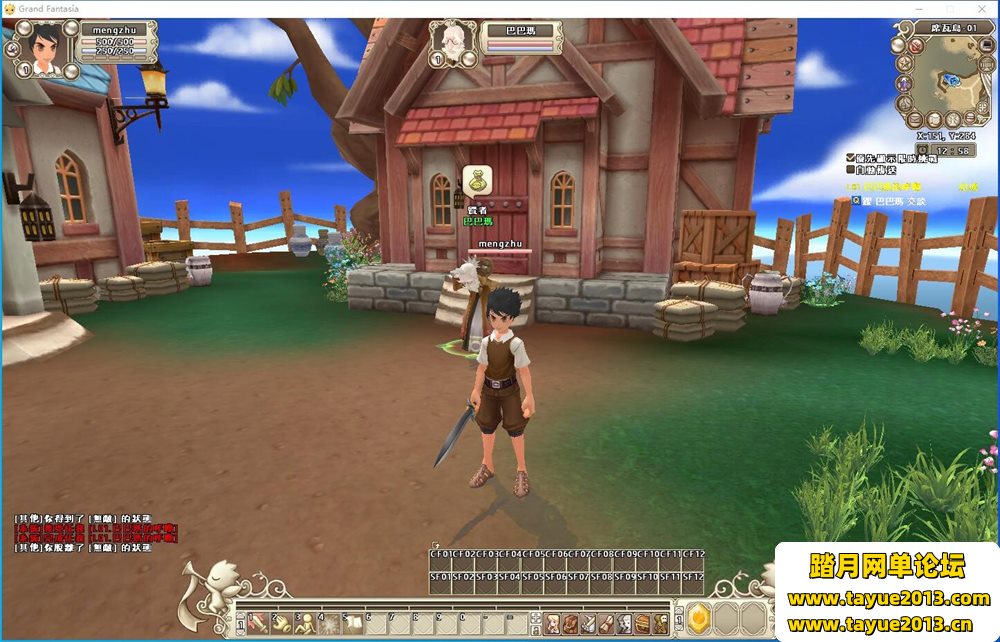Activate the red sword skill in slot 1
Viewport: 1000px width, 642px height.
click(x=257, y=623)
